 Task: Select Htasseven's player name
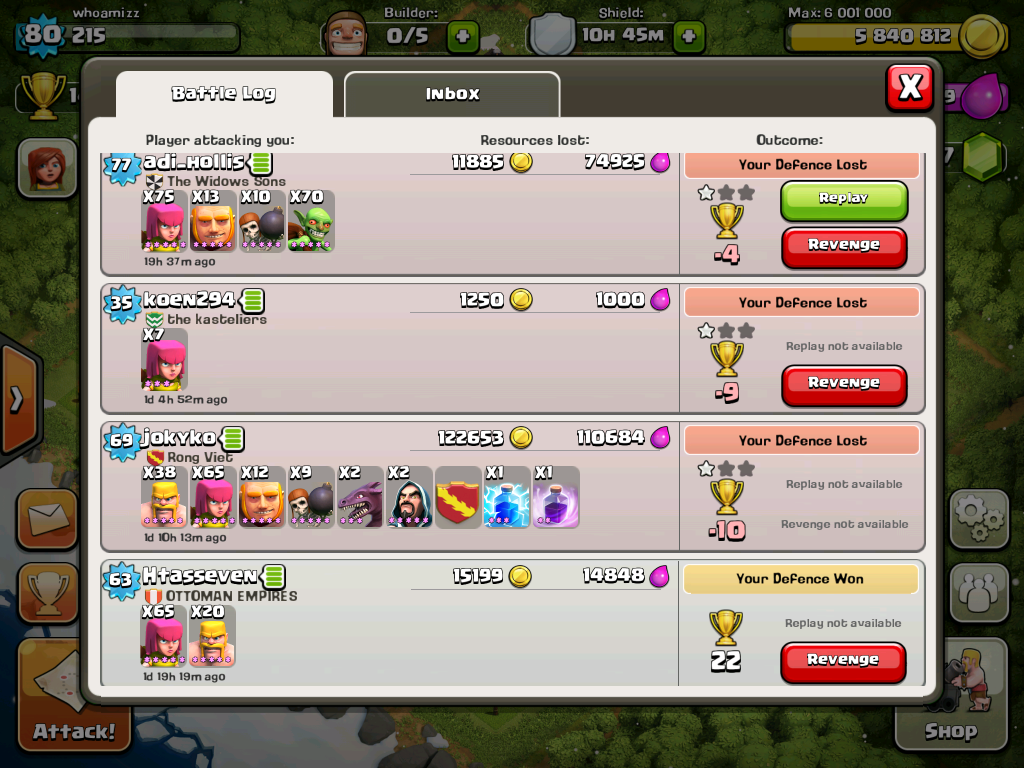(199, 576)
